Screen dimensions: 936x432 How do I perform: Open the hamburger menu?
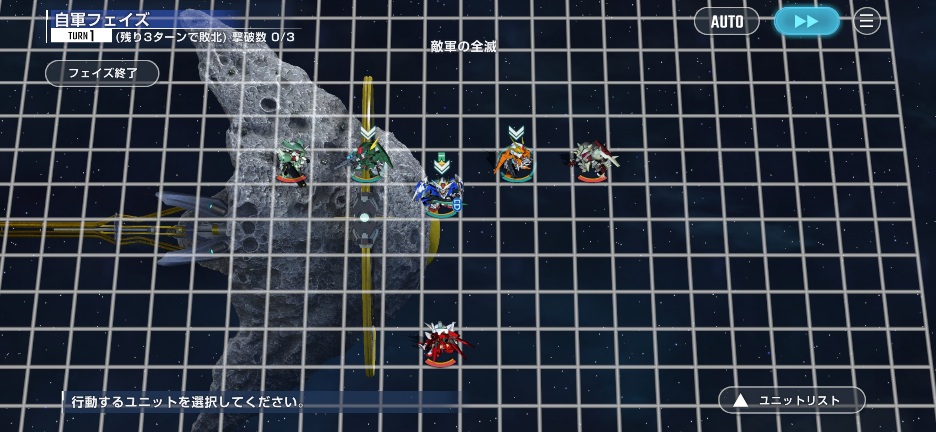(x=867, y=21)
